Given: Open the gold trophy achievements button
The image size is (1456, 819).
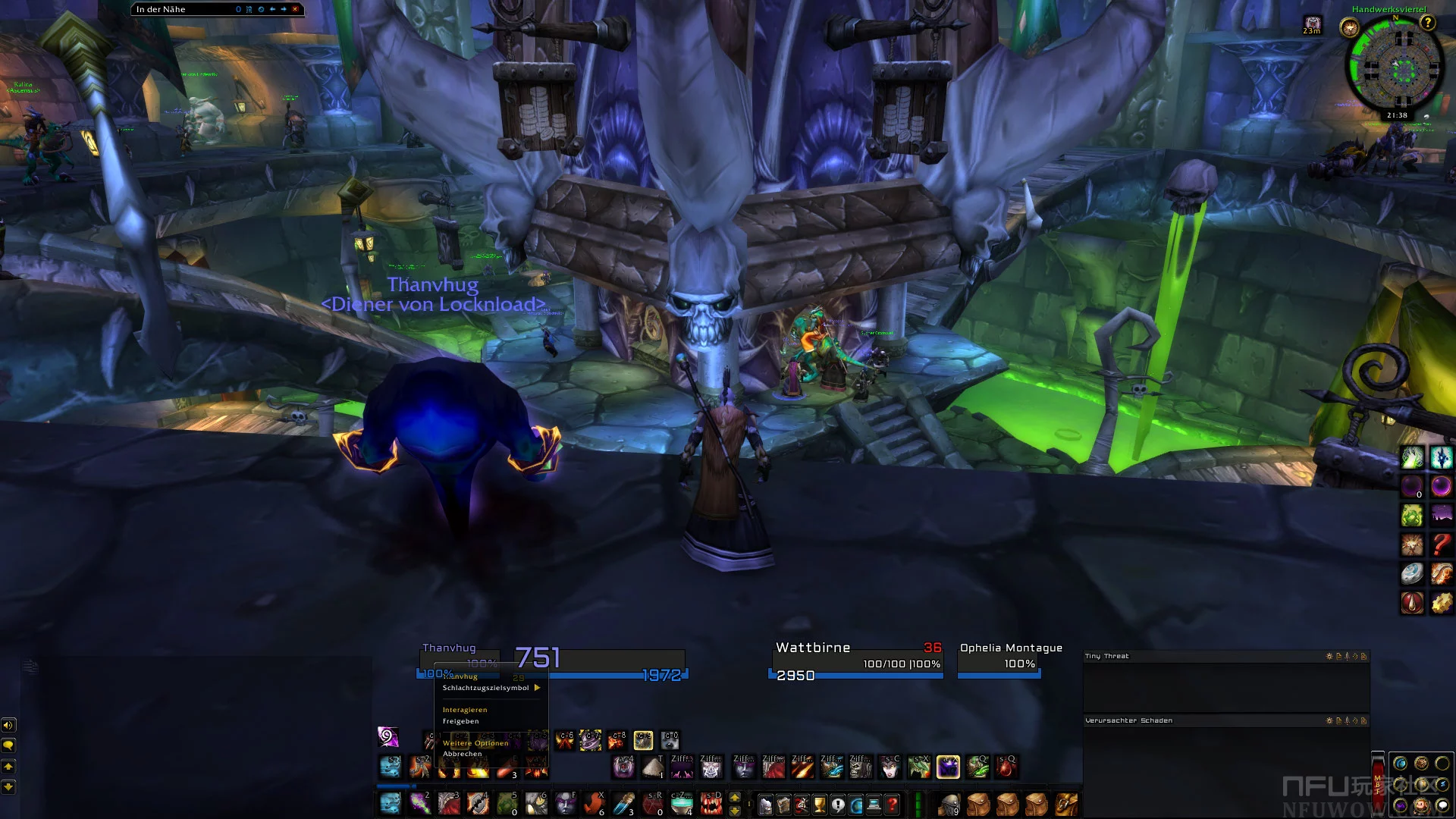Looking at the screenshot, I should click(x=820, y=804).
